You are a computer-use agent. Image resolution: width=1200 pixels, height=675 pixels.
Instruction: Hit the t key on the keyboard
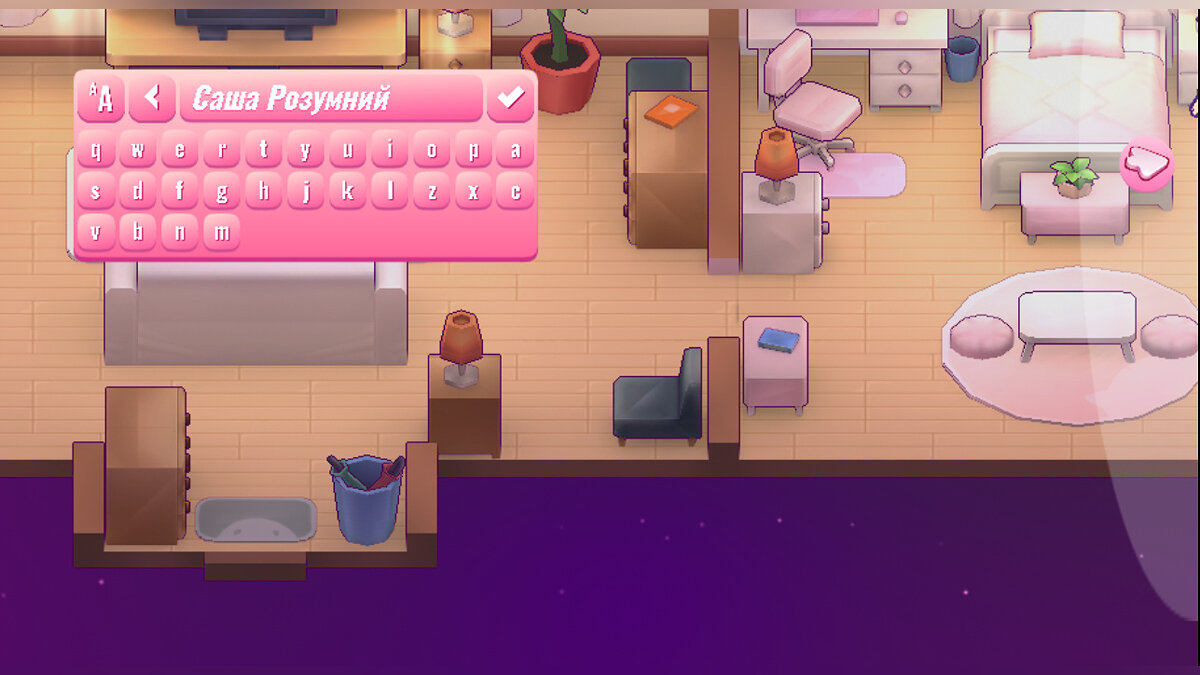(x=264, y=151)
